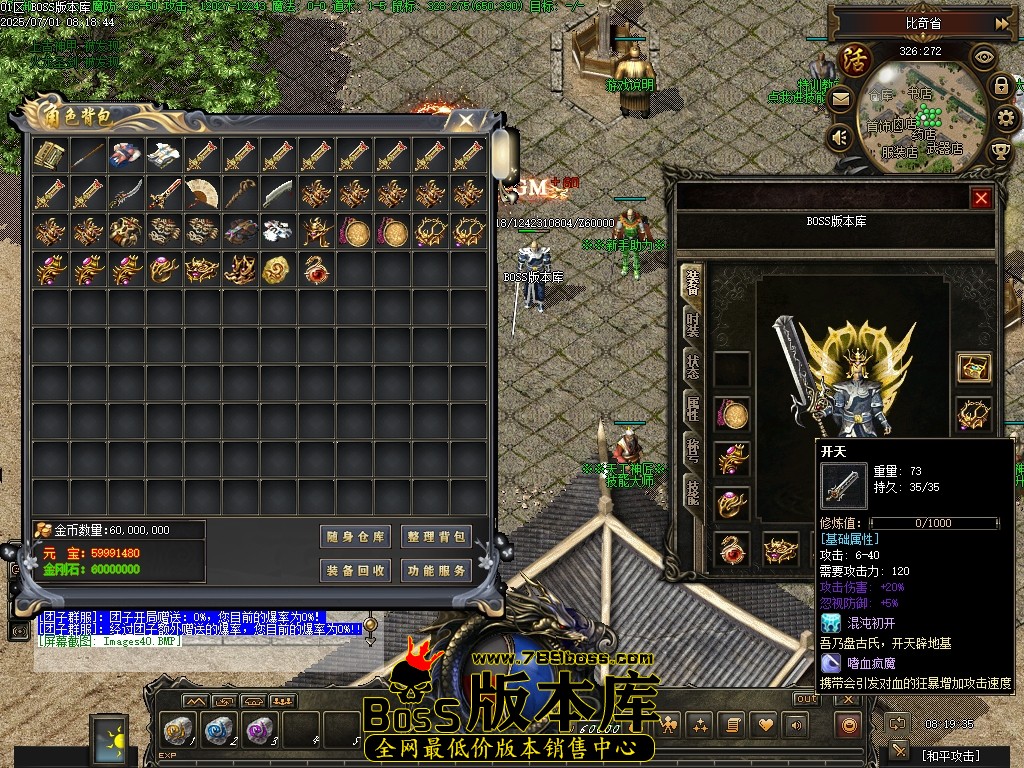Click the sort bag button (整理背包)
The height and width of the screenshot is (768, 1024).
pyautogui.click(x=436, y=537)
